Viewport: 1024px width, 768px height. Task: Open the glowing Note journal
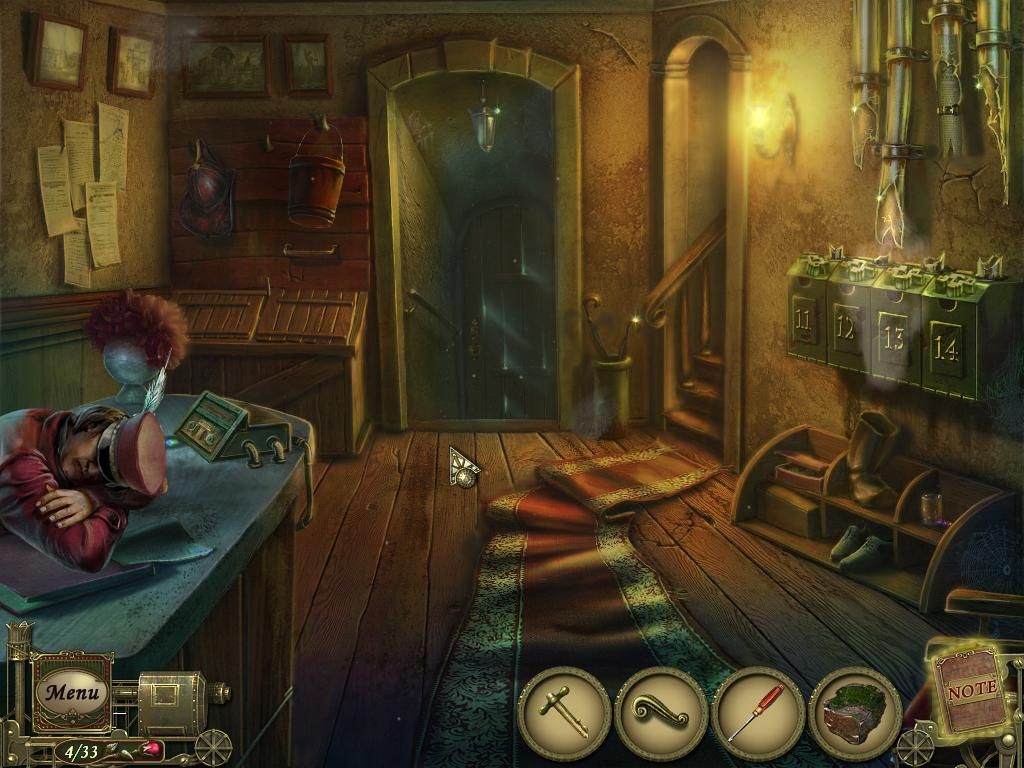971,688
